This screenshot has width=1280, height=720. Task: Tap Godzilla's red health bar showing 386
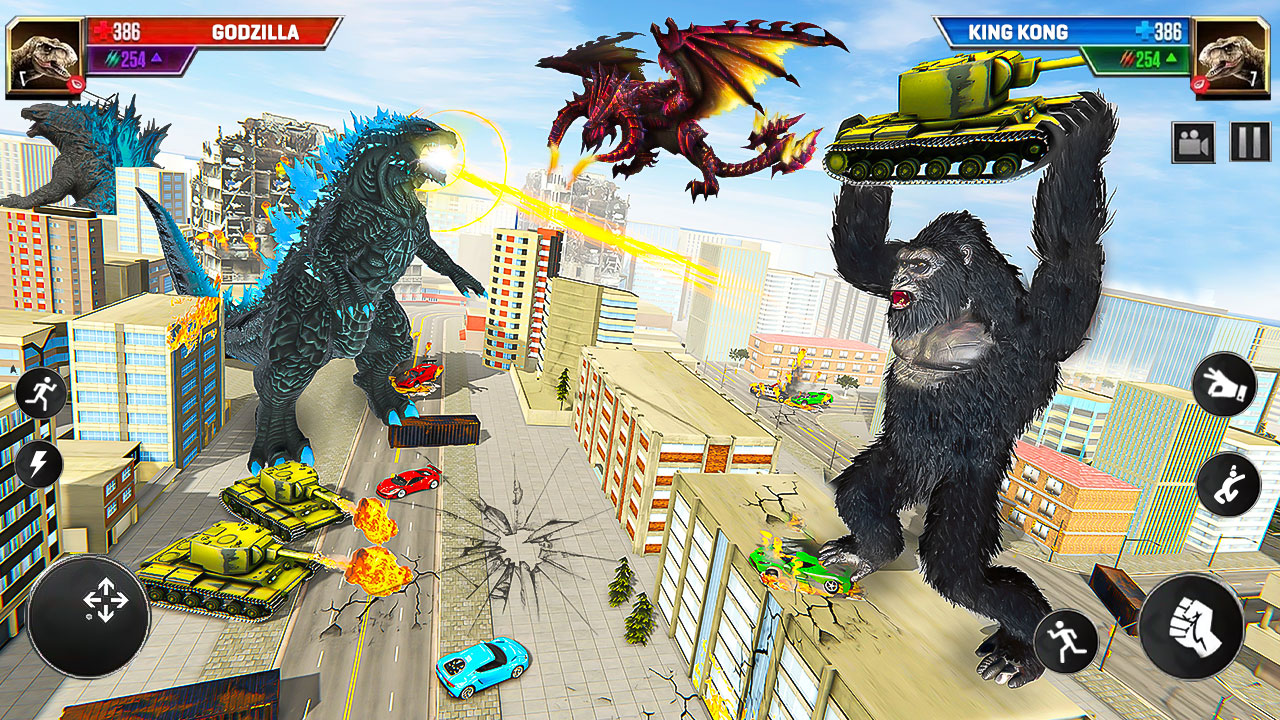[126, 33]
